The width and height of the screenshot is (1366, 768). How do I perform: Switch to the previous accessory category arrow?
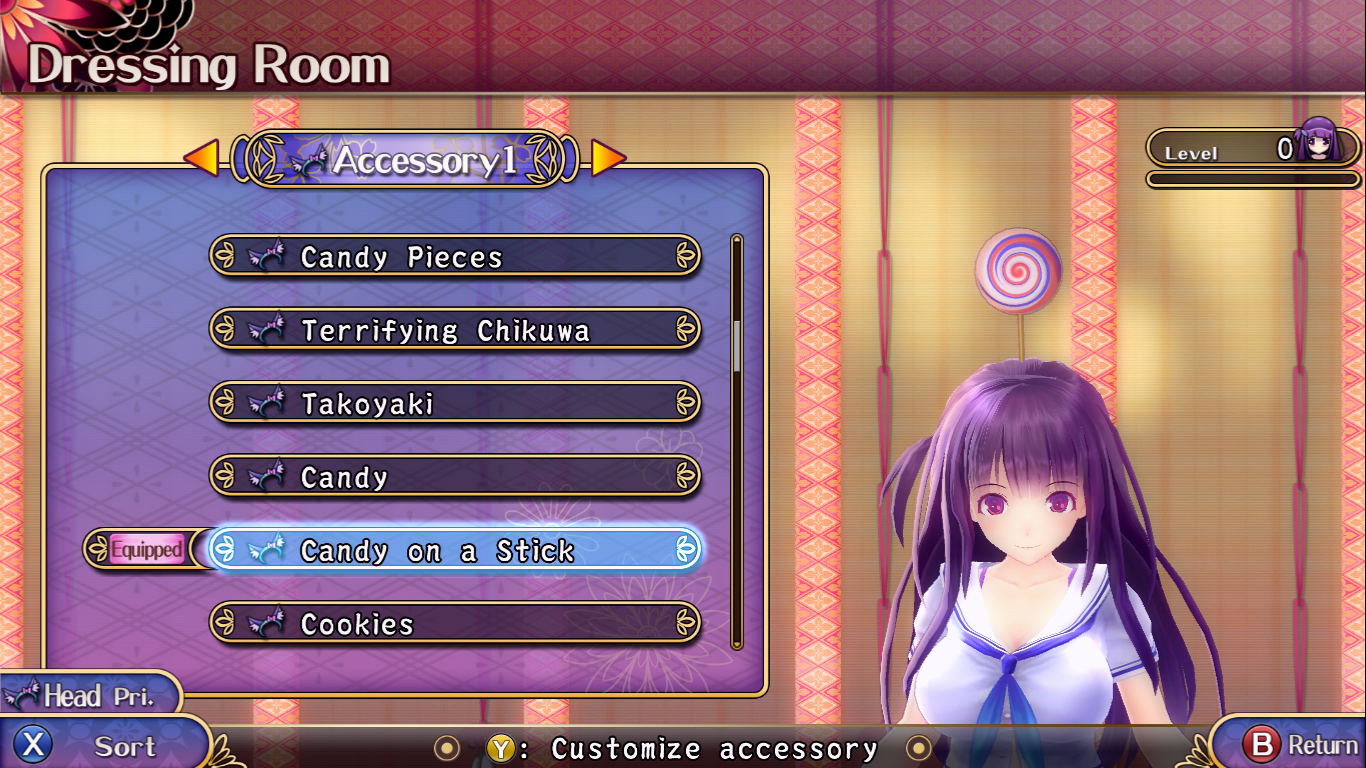pyautogui.click(x=201, y=158)
